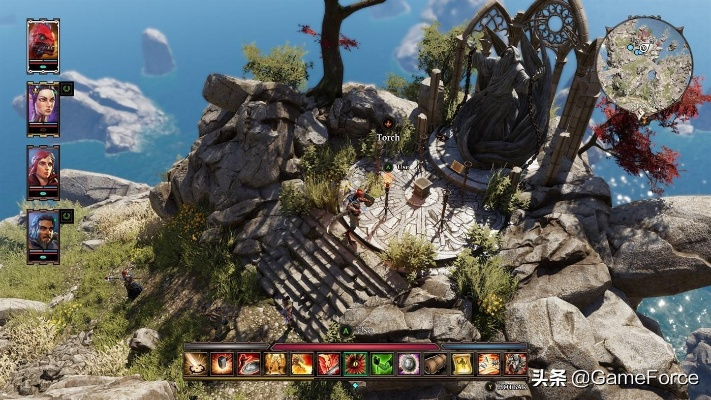Open the circular minimap
Image resolution: width=711 pixels, height=400 pixels.
644,54
